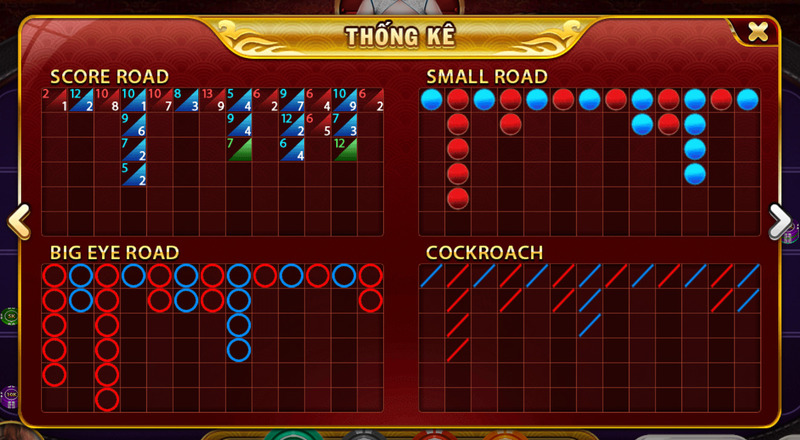Close the Thống Kê statistics popup
Viewport: 800px width, 440px height.
pos(757,31)
